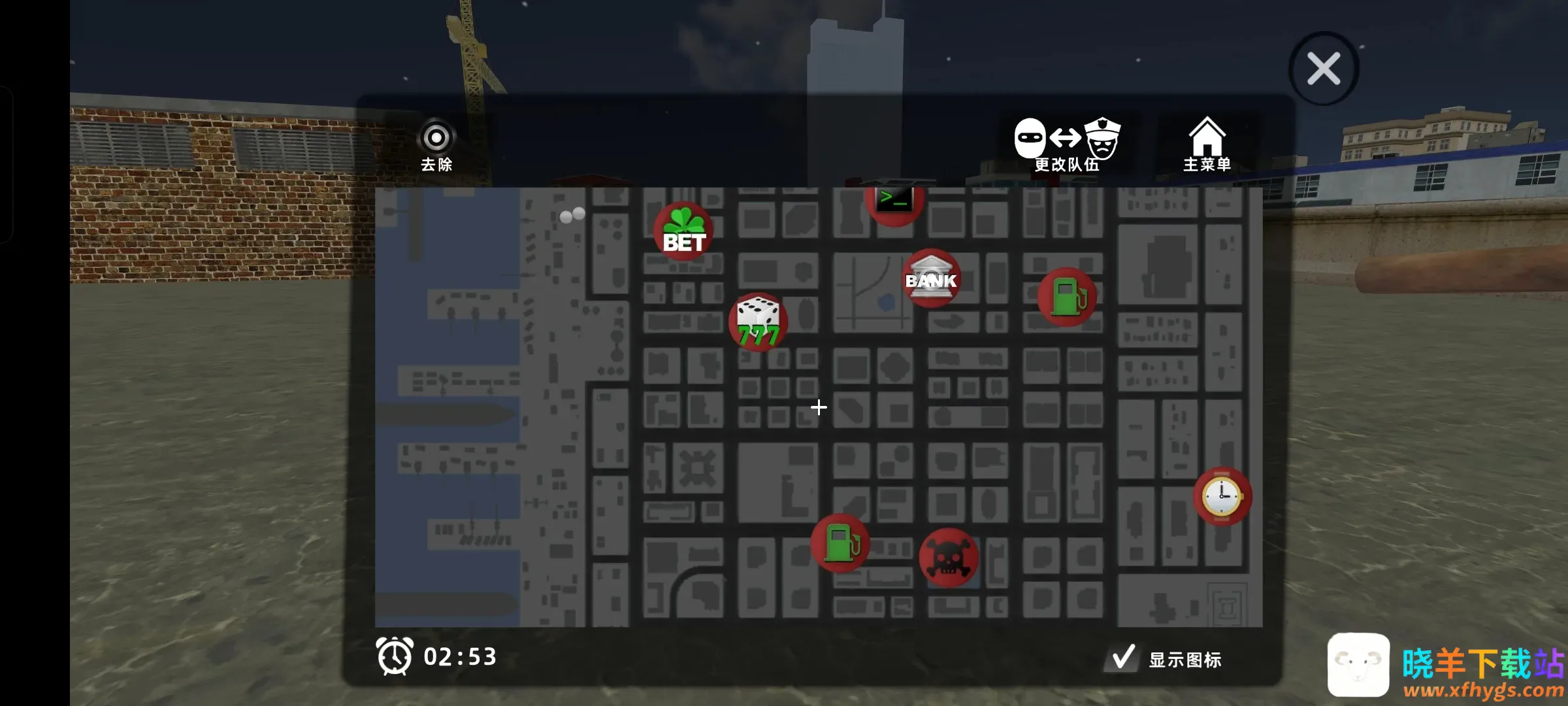
Task: Toggle the 显示图标 checkbox
Action: pos(1123,658)
